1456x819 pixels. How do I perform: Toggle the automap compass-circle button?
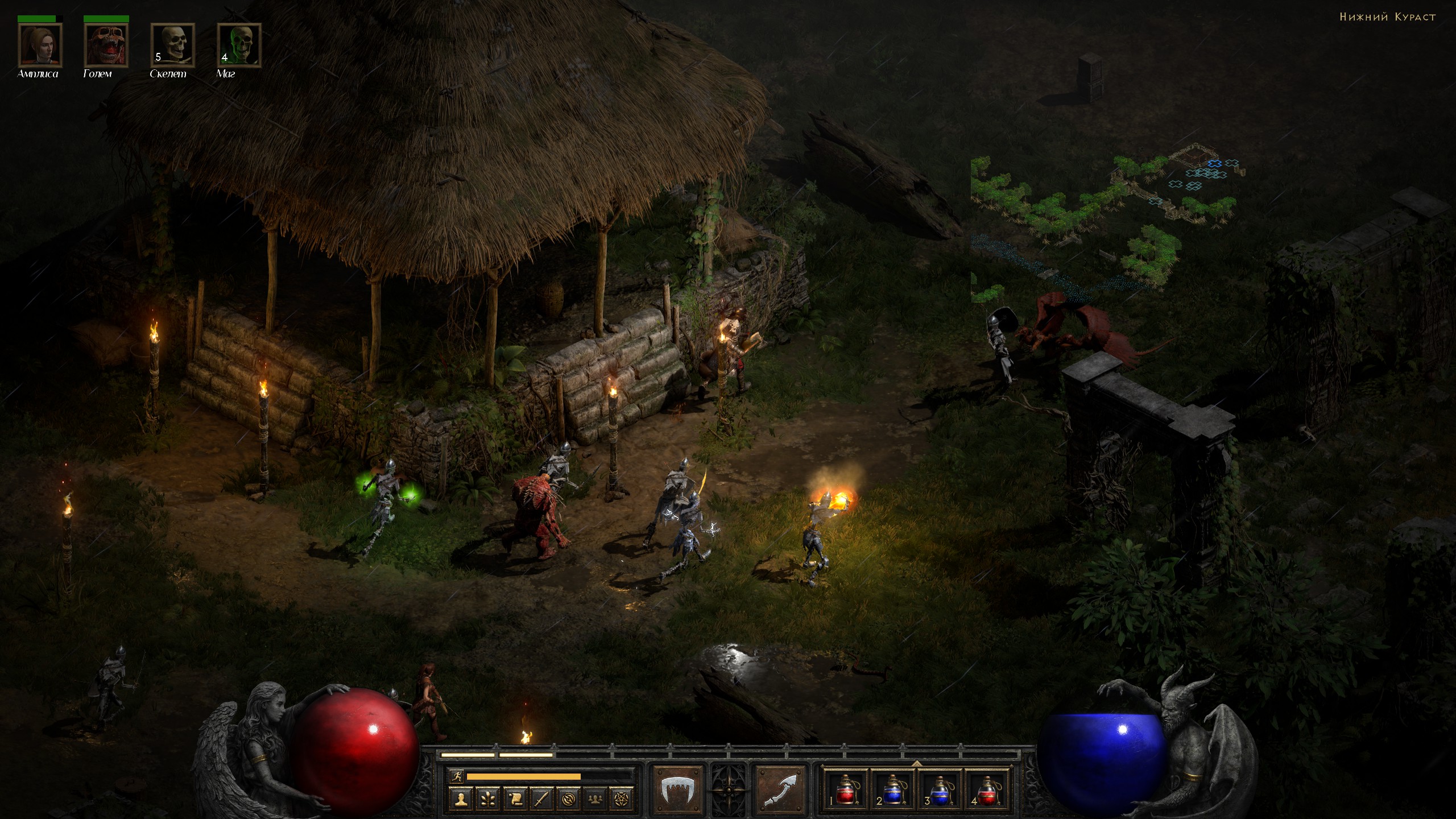[x=568, y=799]
